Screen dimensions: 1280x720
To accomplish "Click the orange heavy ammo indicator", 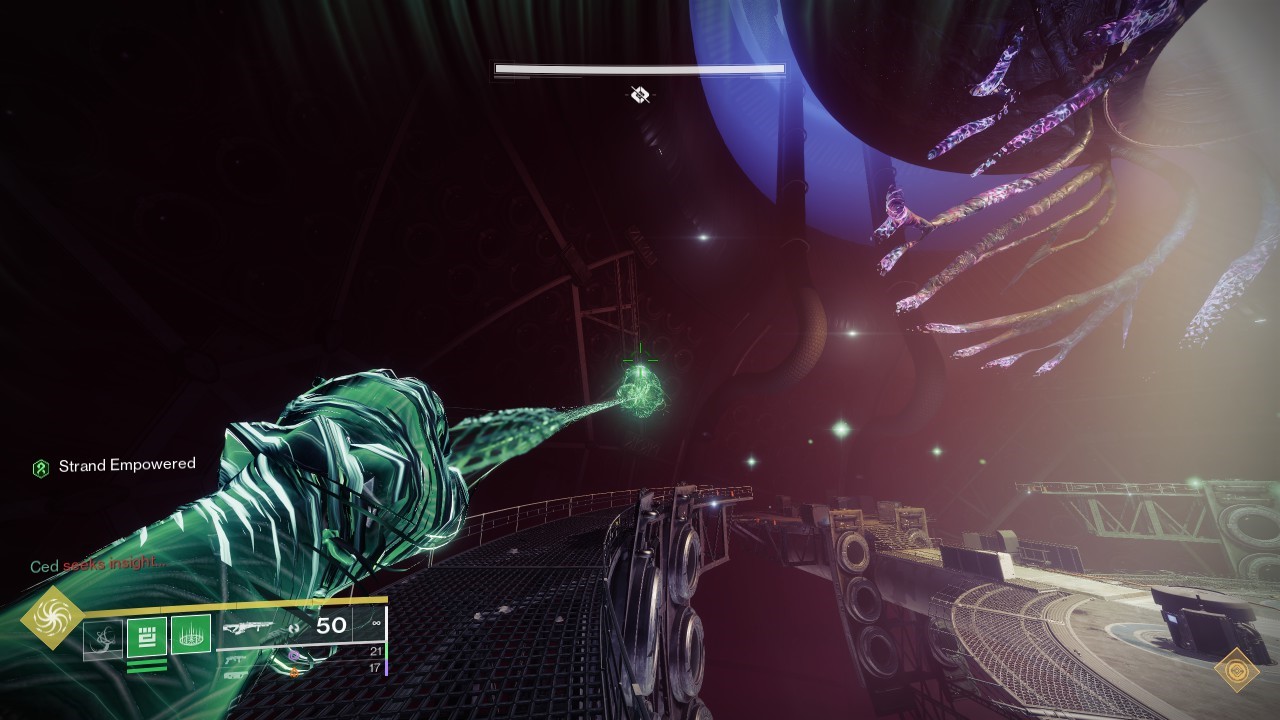I will click(x=294, y=672).
